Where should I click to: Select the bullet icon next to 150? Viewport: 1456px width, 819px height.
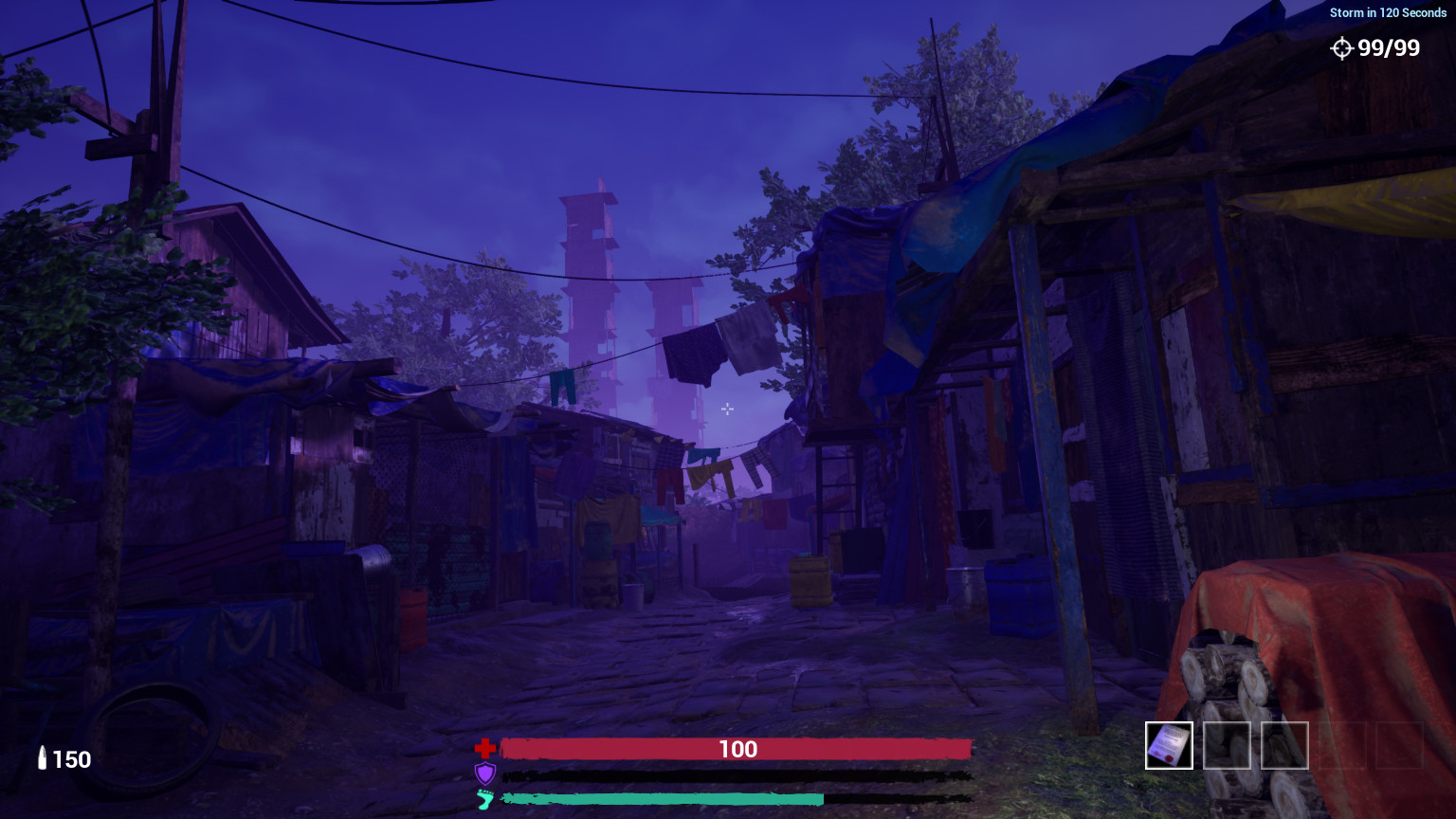pyautogui.click(x=43, y=758)
